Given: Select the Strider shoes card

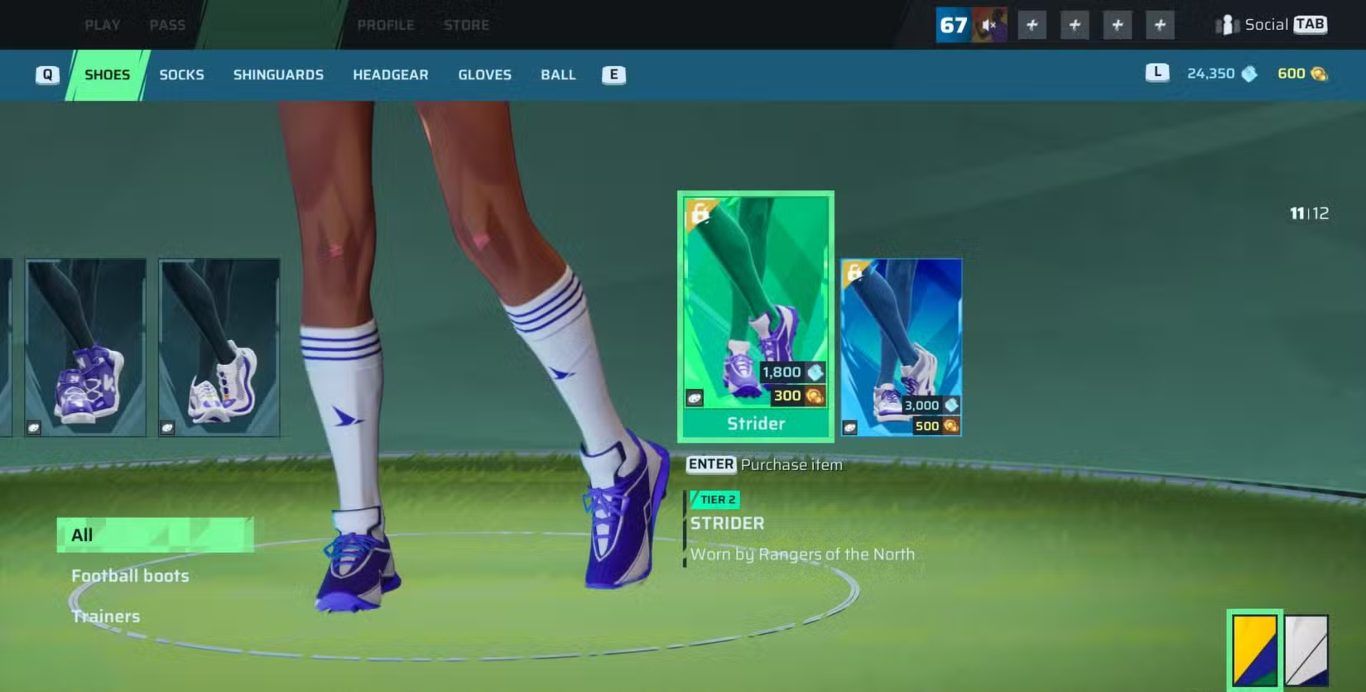Looking at the screenshot, I should pos(755,315).
